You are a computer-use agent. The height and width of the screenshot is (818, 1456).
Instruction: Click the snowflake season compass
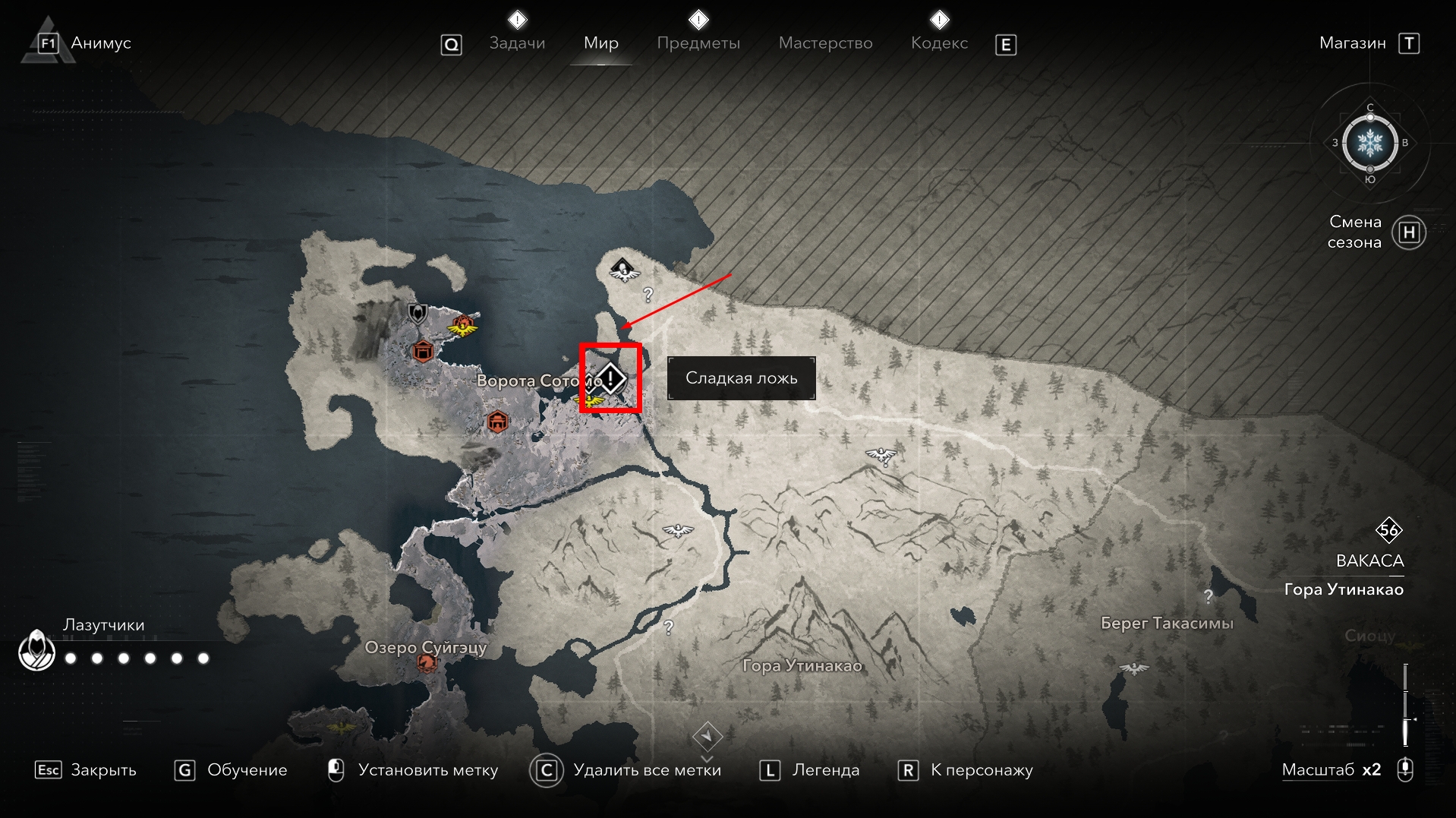(x=1369, y=143)
